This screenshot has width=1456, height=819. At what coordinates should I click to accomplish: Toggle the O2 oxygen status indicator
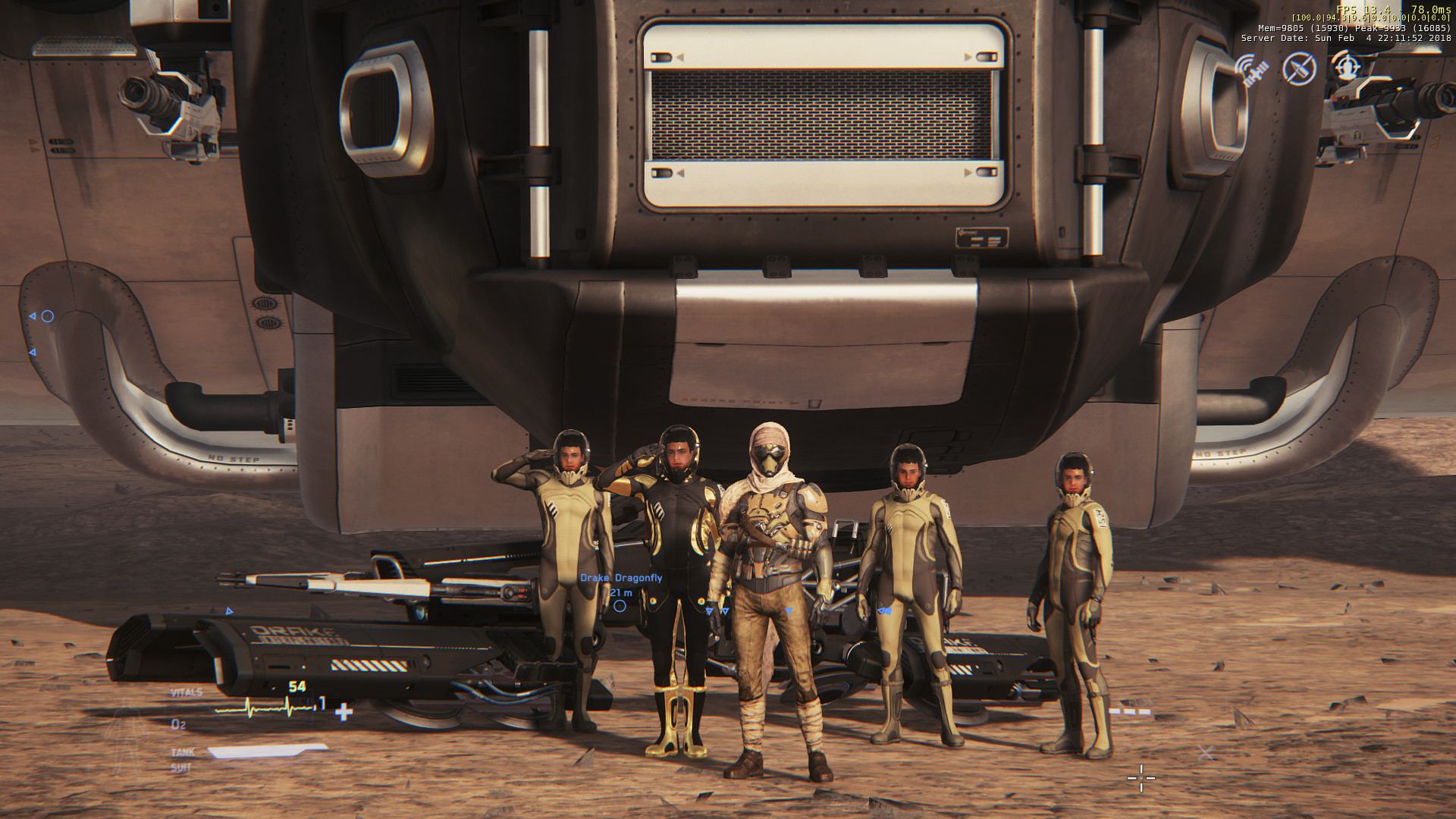(x=177, y=724)
